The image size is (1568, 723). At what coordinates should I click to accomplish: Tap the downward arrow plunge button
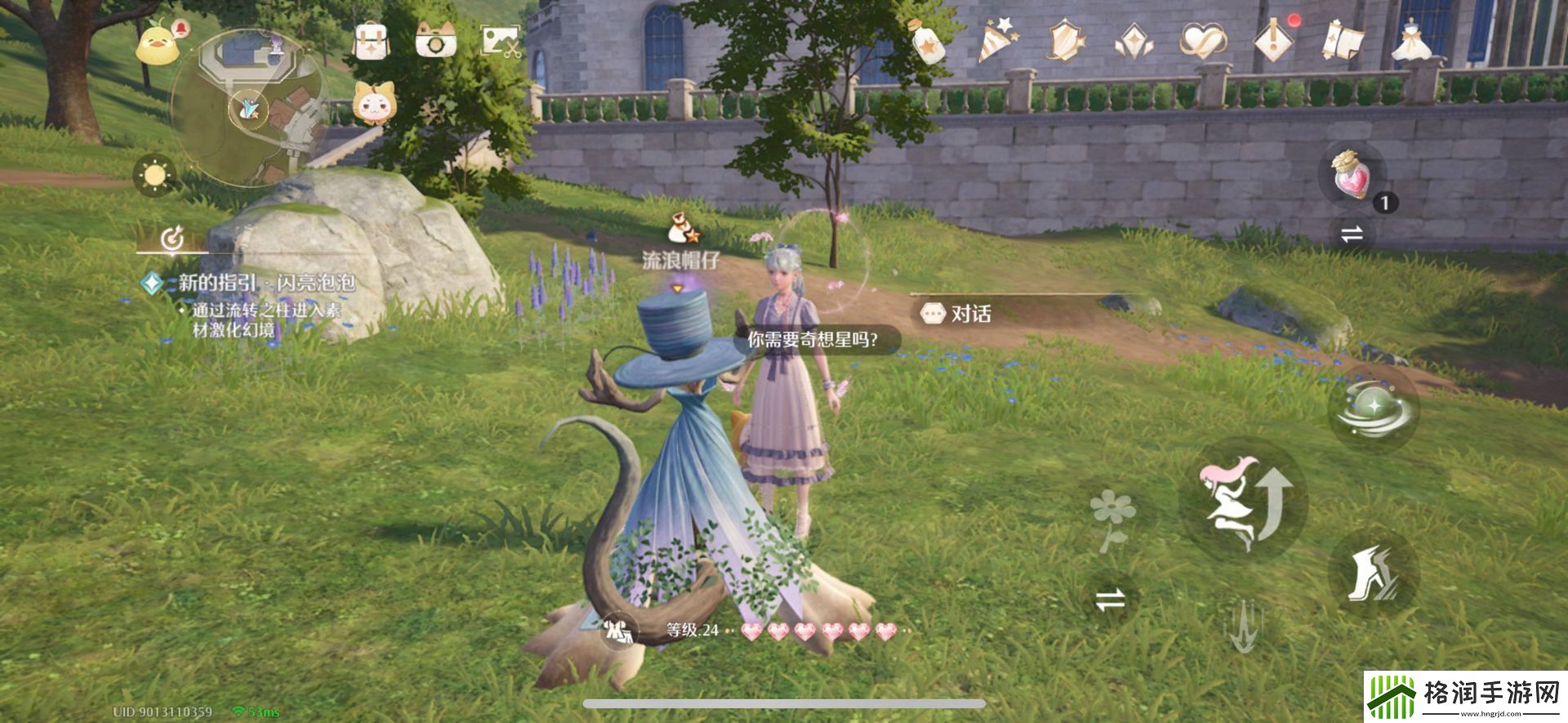(x=1242, y=627)
